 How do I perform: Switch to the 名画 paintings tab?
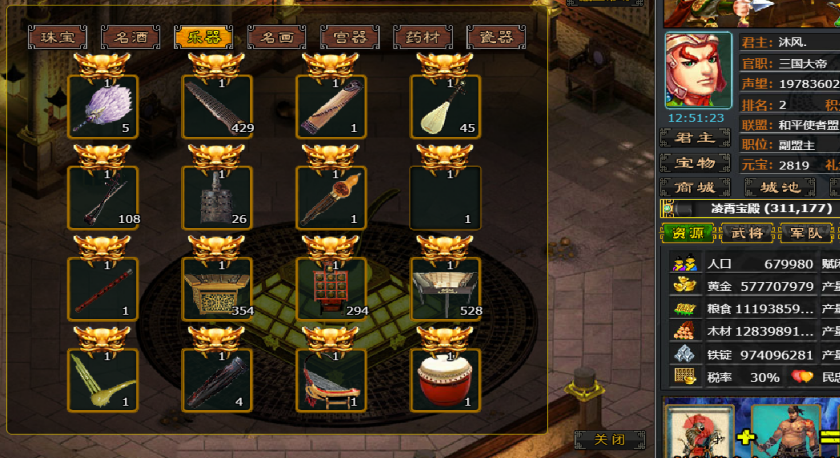click(276, 38)
